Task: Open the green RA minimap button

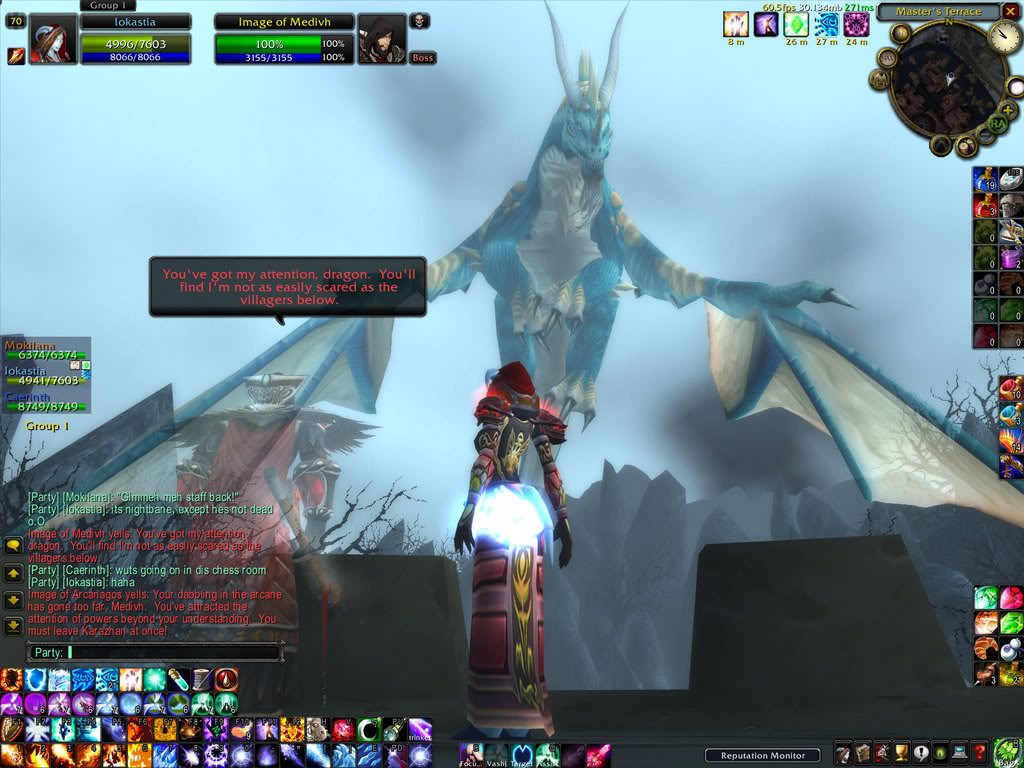Action: (997, 123)
